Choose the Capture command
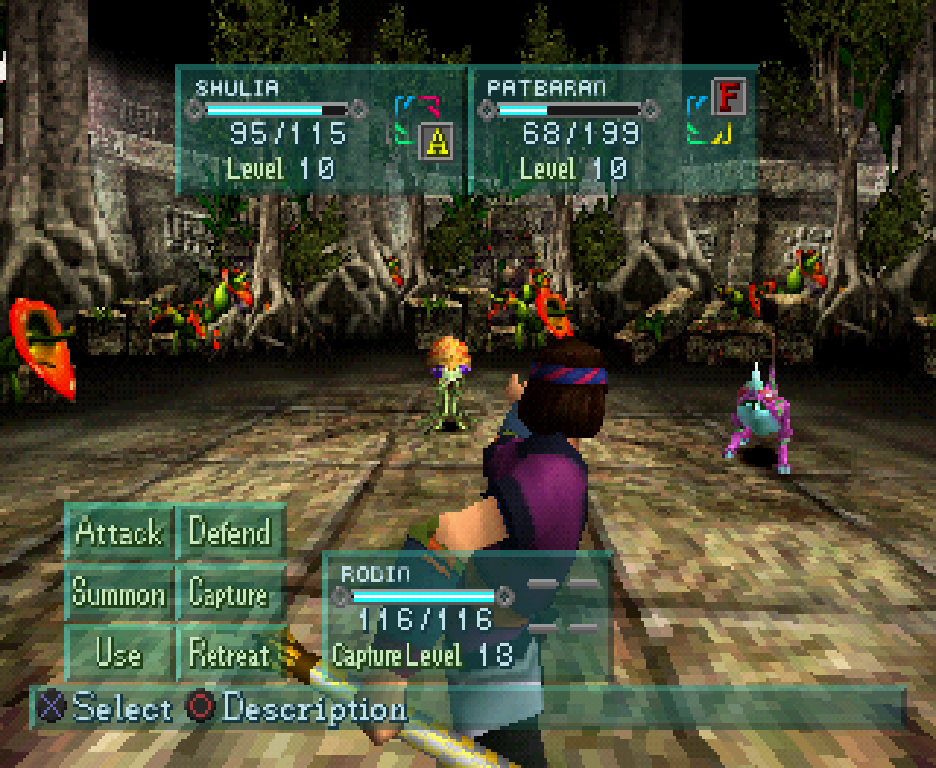This screenshot has width=936, height=768. click(x=230, y=594)
